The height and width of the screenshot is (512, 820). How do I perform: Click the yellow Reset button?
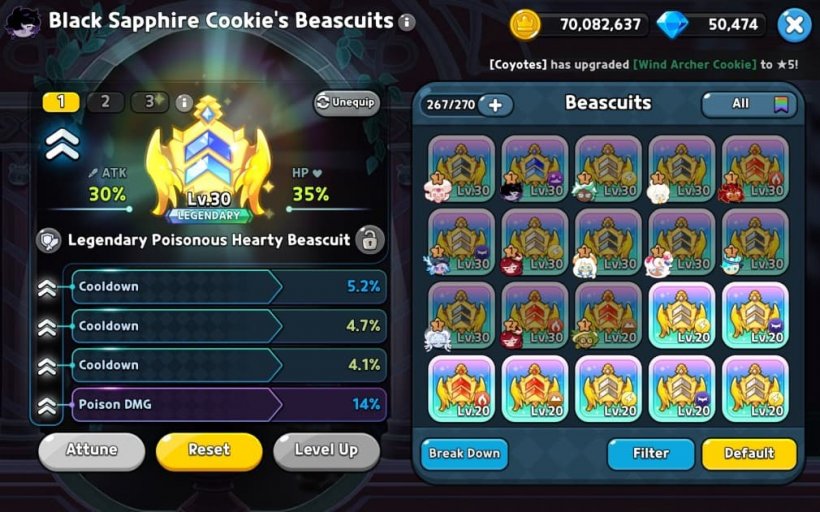pyautogui.click(x=209, y=450)
